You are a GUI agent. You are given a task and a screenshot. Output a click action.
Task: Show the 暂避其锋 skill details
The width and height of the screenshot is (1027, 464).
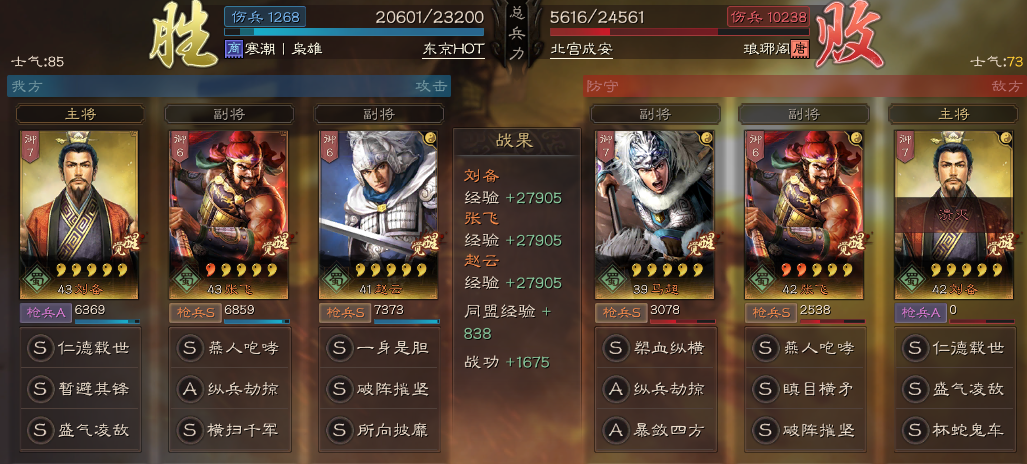(x=79, y=389)
